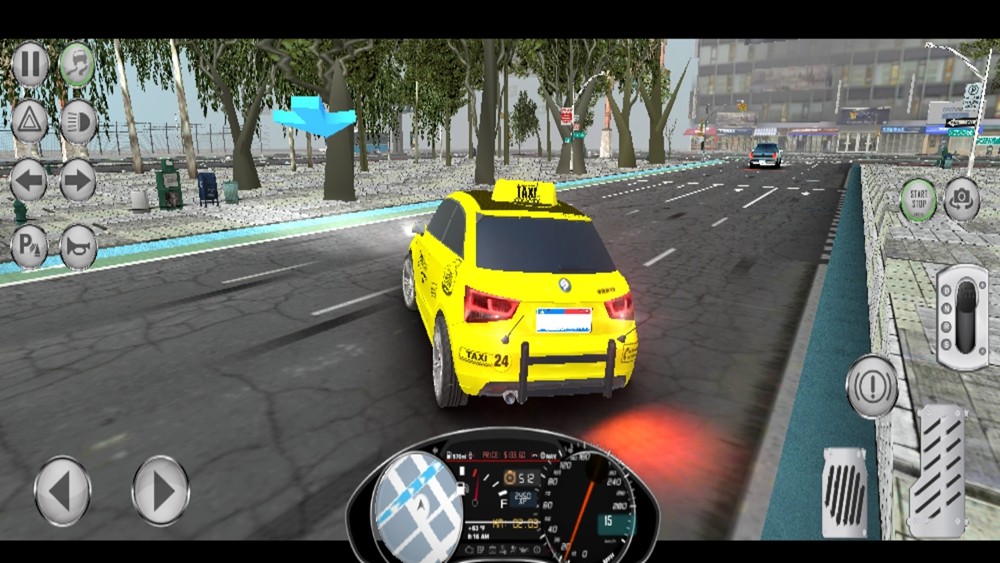This screenshot has height=563, width=1000.
Task: Turn on the hazard warning lights
Action: click(30, 122)
